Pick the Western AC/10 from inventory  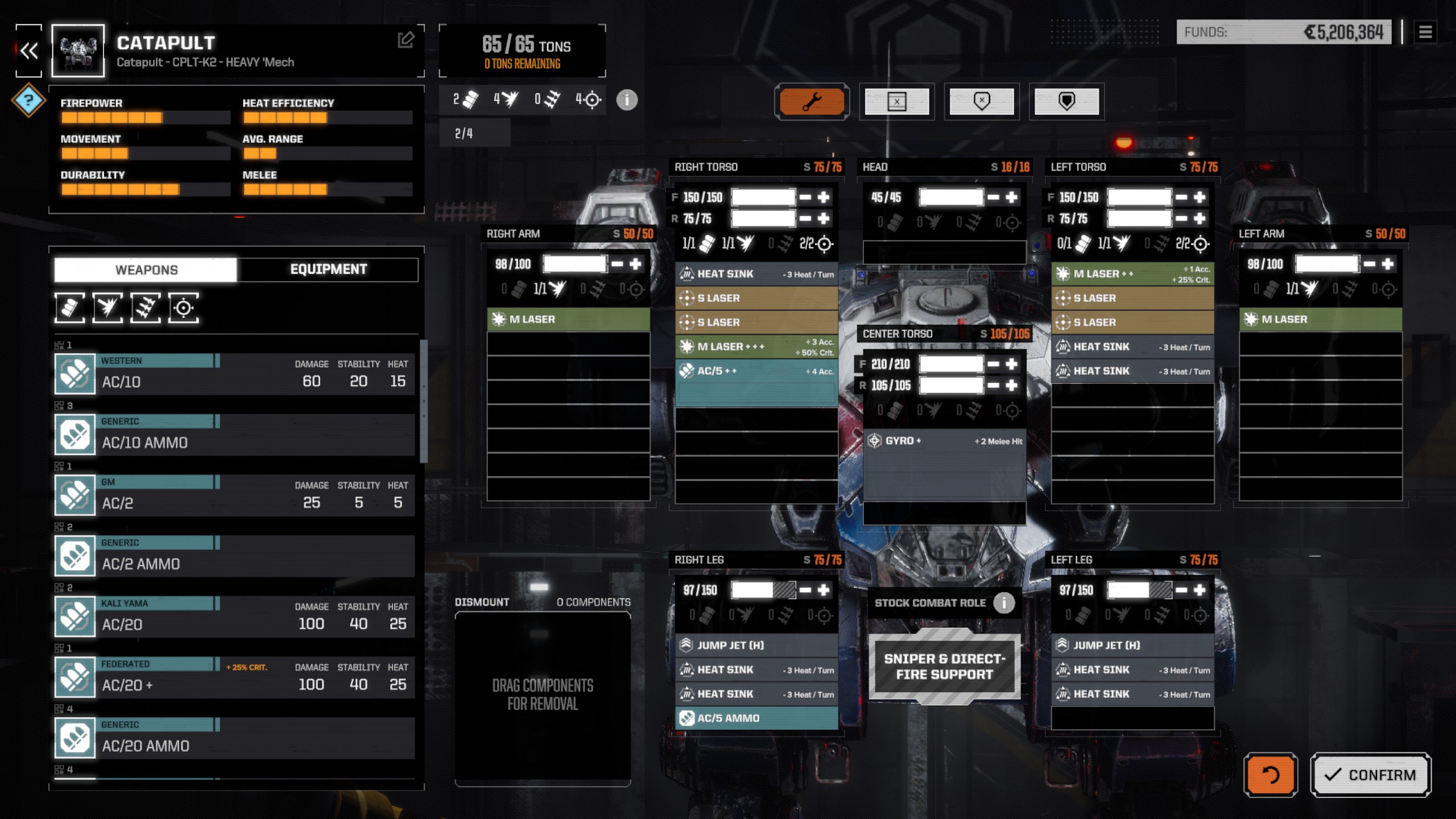click(x=234, y=374)
